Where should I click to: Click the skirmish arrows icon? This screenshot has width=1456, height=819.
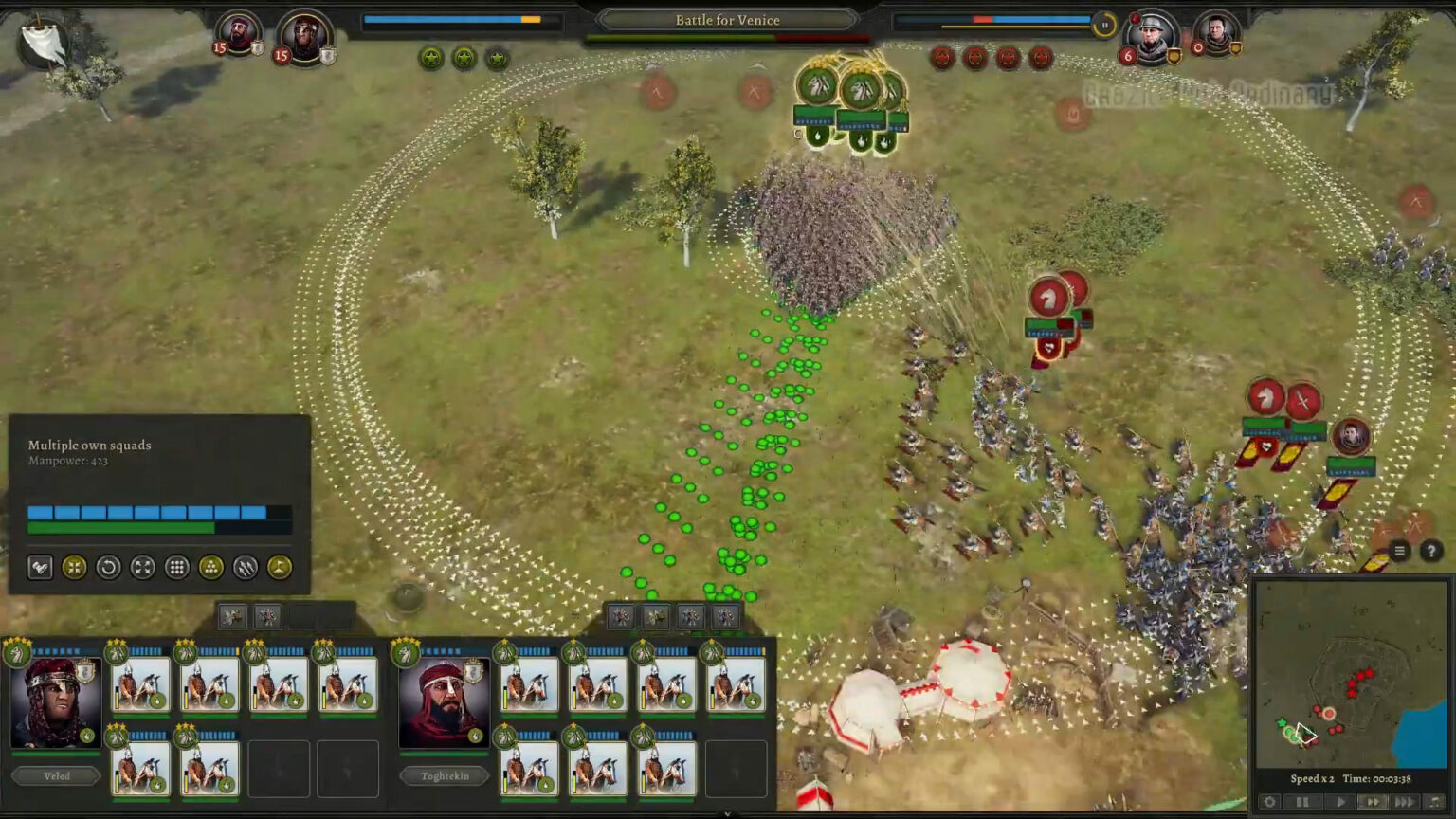pos(244,567)
